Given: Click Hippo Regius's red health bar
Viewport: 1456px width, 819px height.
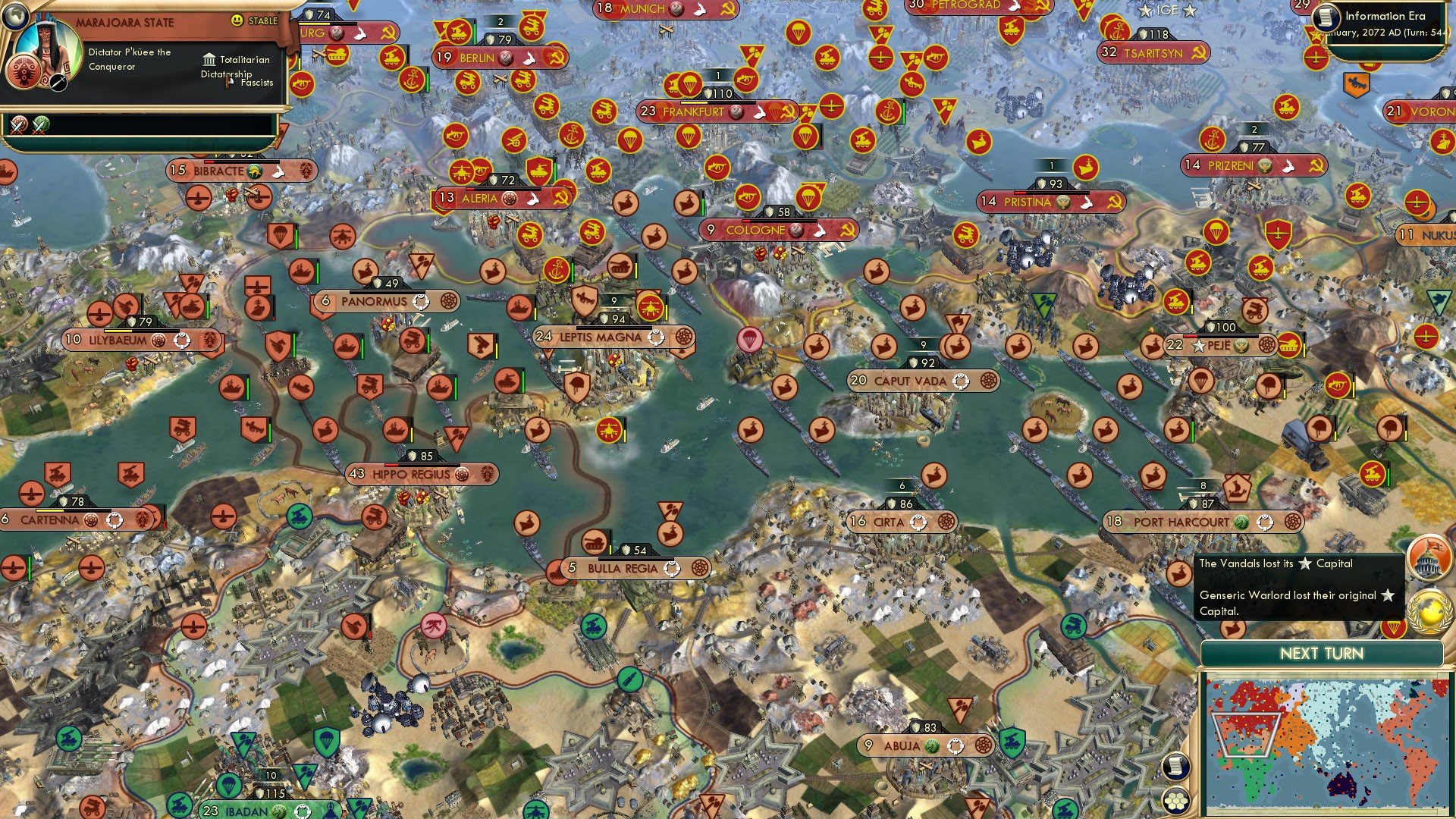Looking at the screenshot, I should pos(391,465).
